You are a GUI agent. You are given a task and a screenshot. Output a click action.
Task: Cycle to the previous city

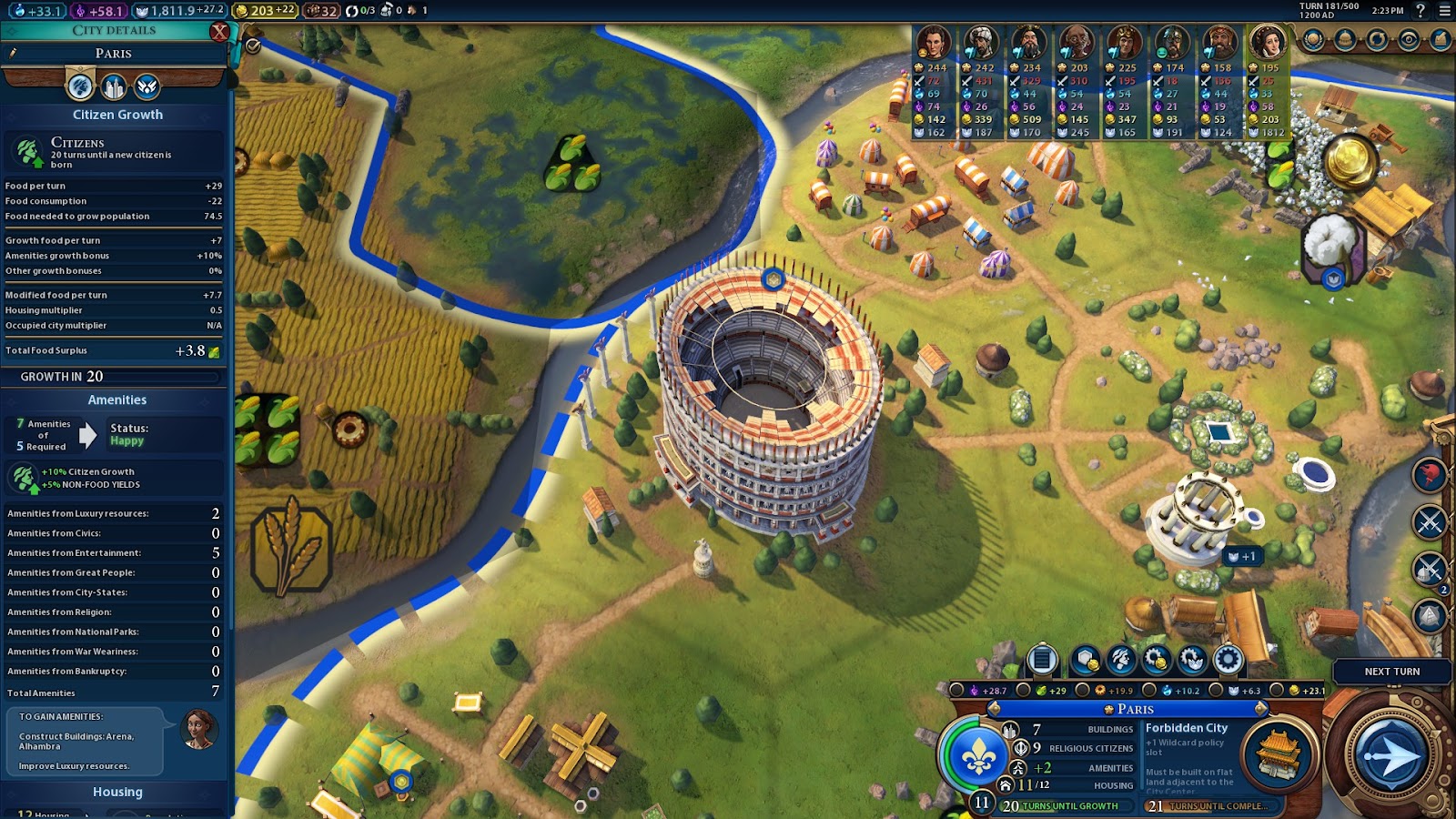[995, 709]
